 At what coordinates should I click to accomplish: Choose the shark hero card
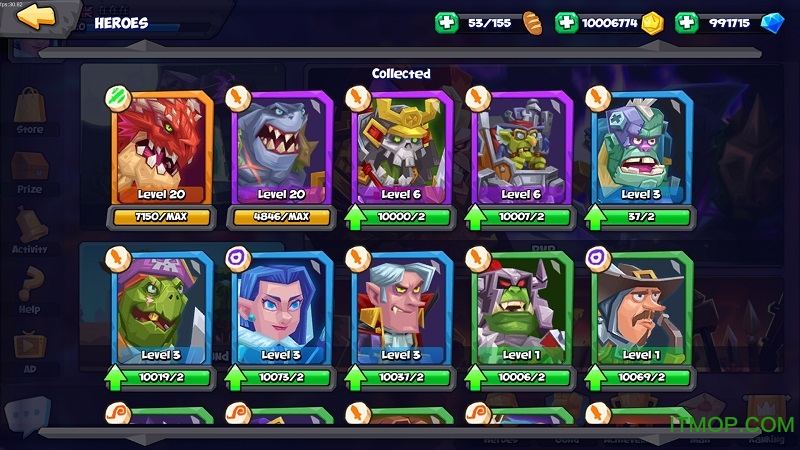click(281, 147)
